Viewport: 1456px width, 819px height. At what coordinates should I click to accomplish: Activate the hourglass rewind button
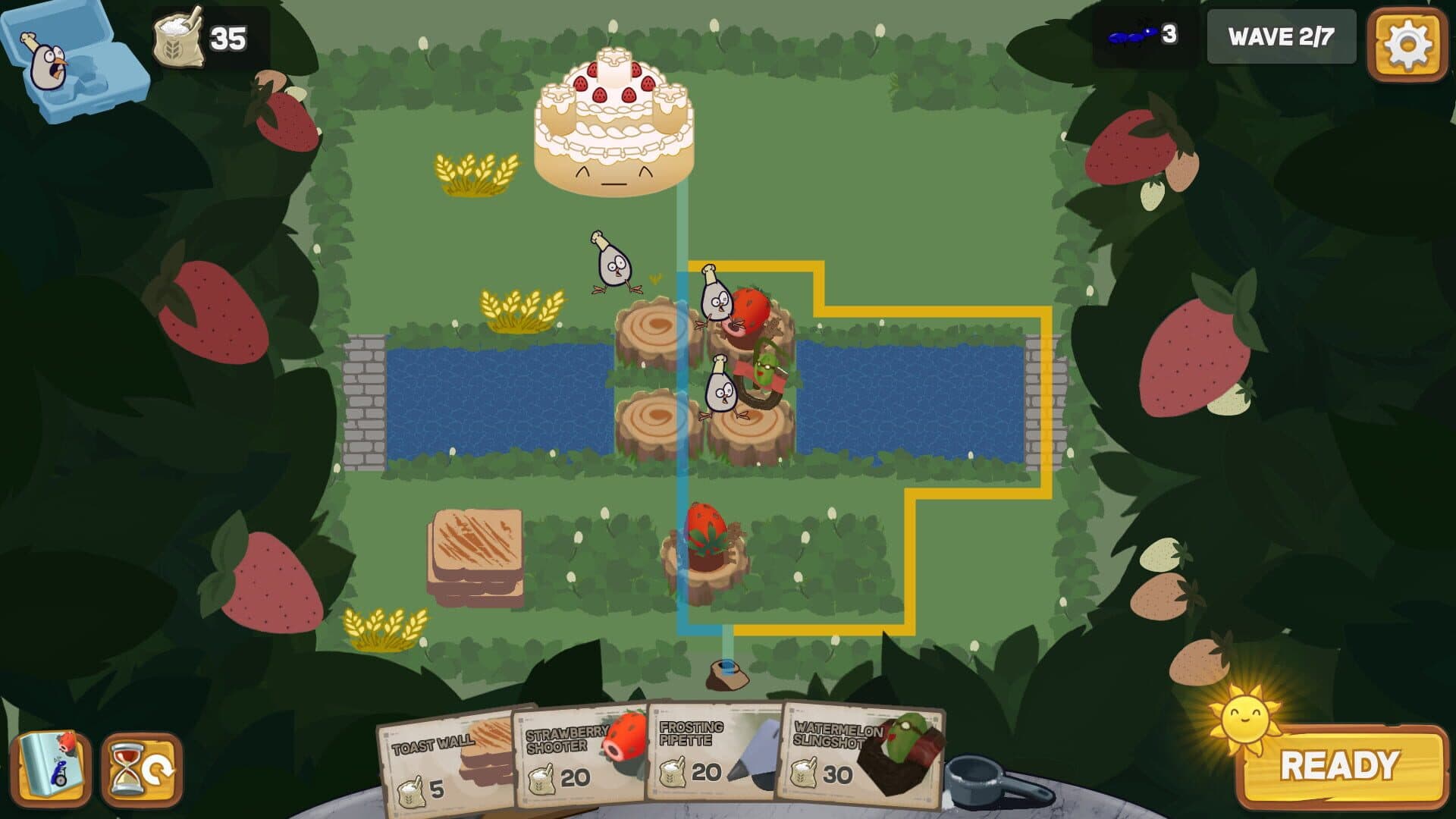pos(142,770)
